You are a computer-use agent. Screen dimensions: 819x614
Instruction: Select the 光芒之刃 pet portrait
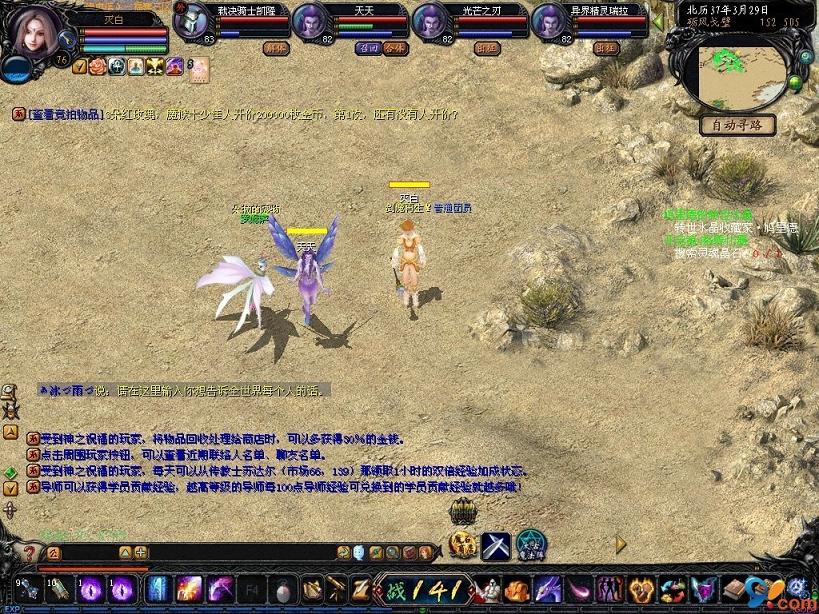[x=429, y=21]
